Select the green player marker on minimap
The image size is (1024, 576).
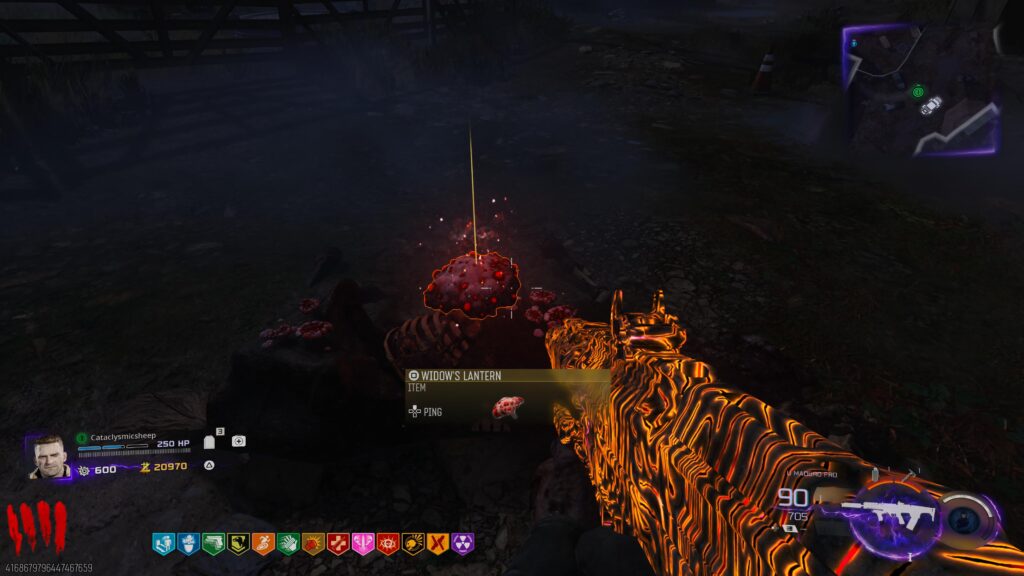pos(918,92)
